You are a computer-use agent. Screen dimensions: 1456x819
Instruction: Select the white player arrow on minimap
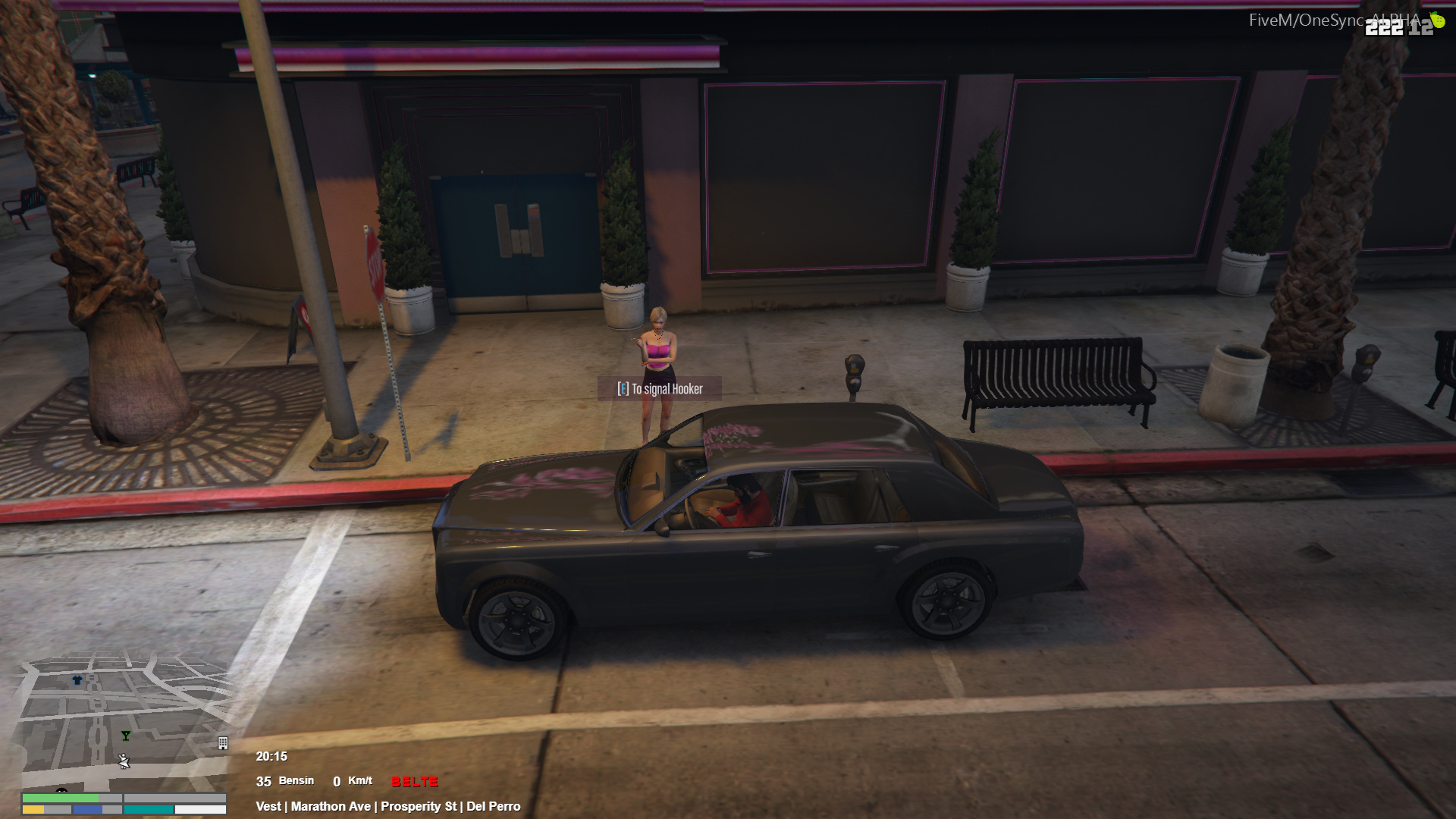click(124, 761)
